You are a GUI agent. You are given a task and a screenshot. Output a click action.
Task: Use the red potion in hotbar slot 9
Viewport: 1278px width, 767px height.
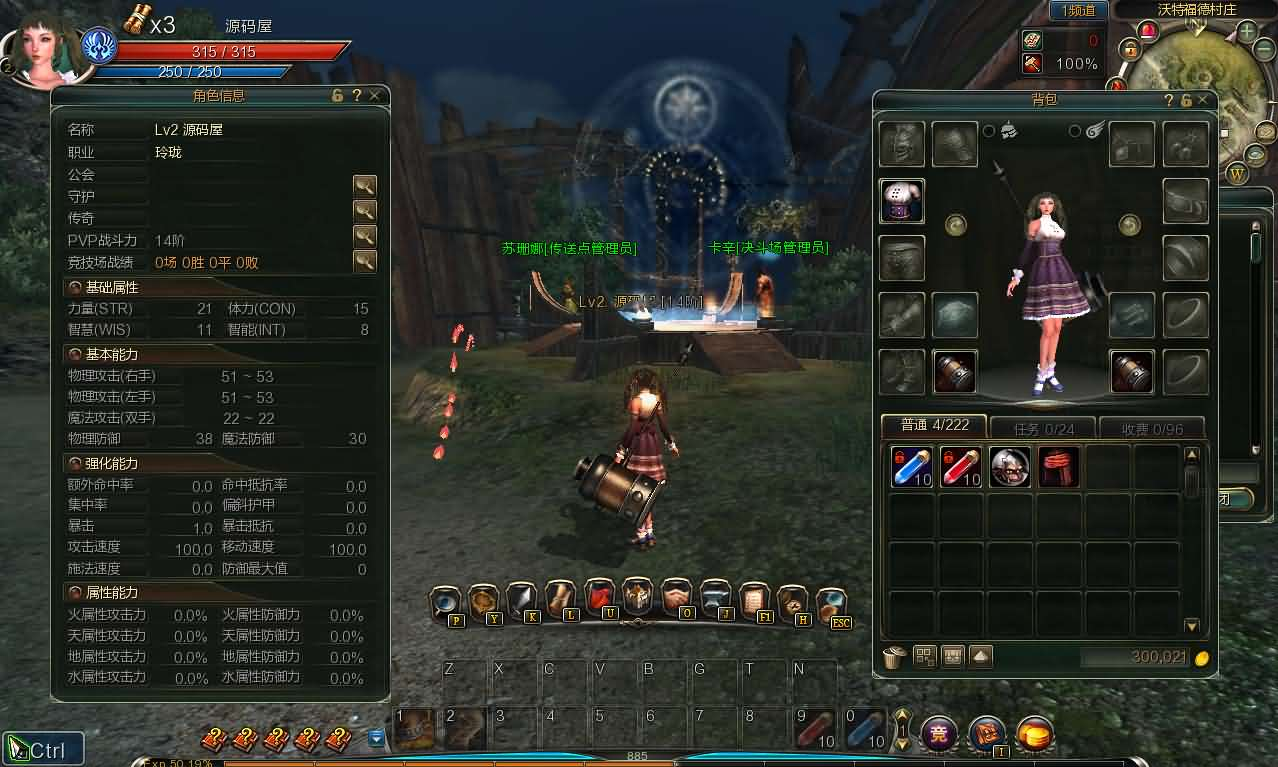click(x=814, y=728)
